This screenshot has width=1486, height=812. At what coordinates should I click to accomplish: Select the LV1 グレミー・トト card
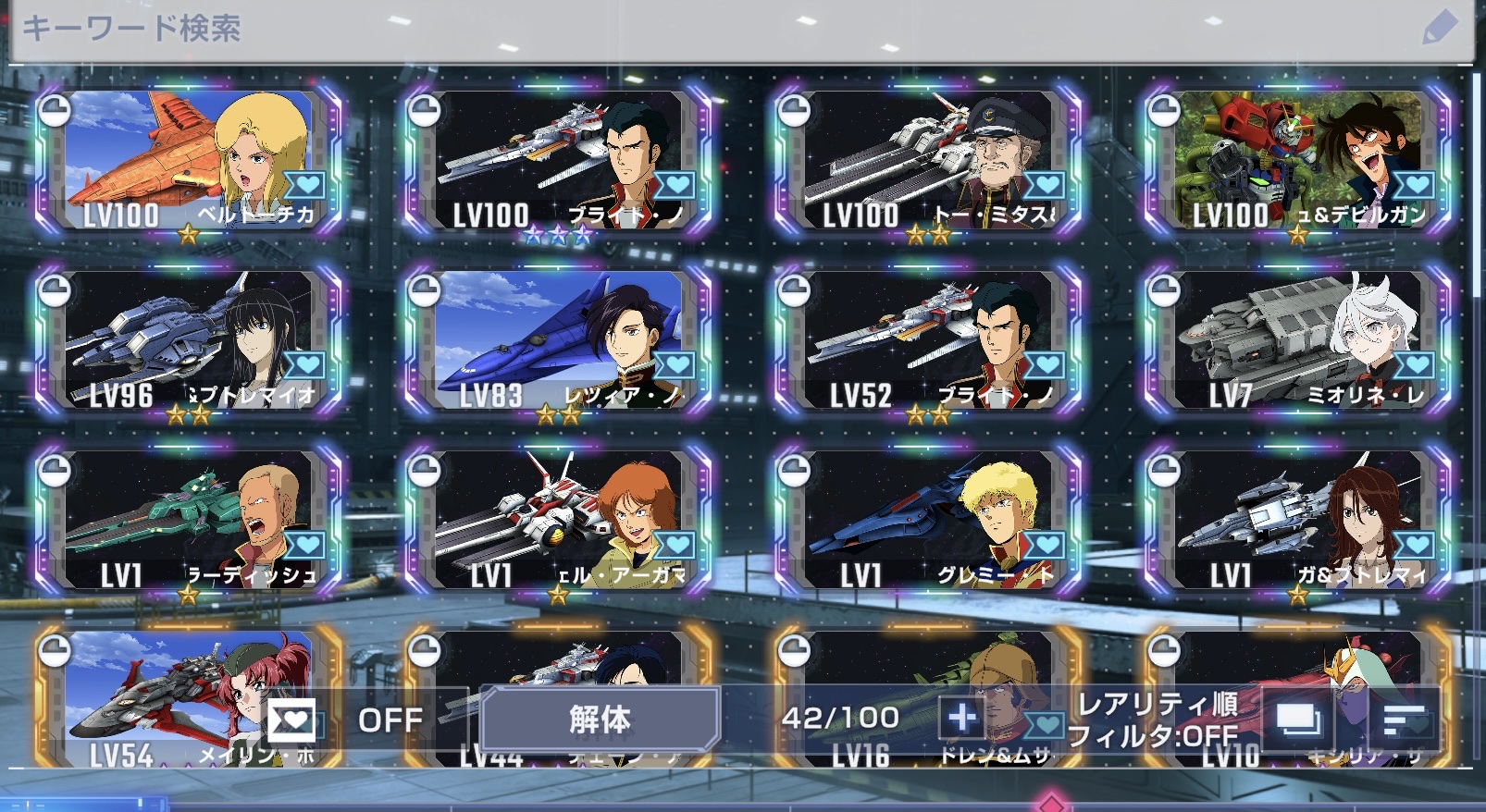pyautogui.click(x=929, y=522)
